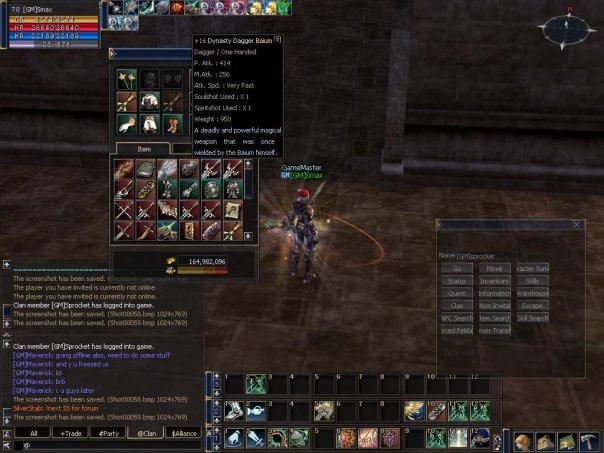Select the equipped shirt armor slot
This screenshot has width=604, height=453.
148,100
